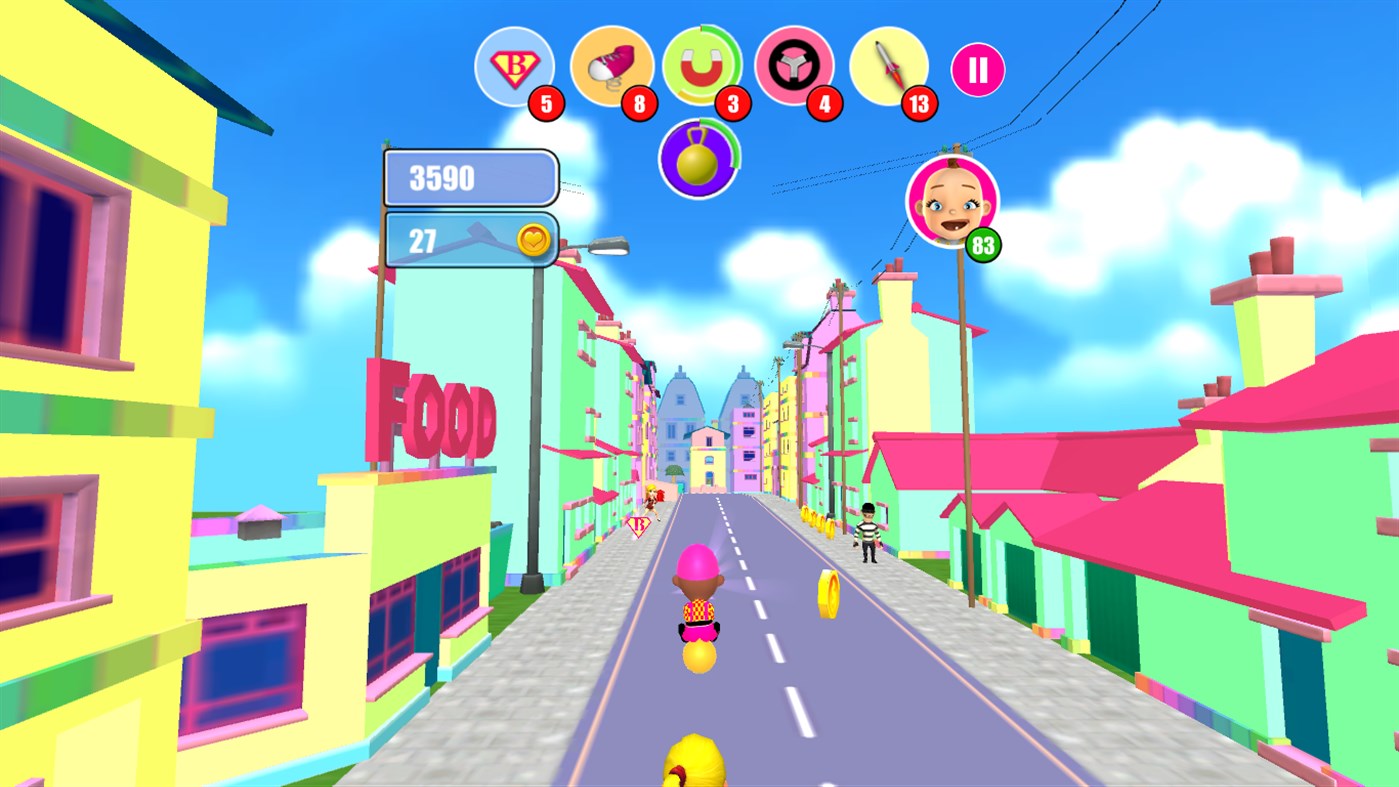Tap the steering wheel count showing 4

(825, 103)
